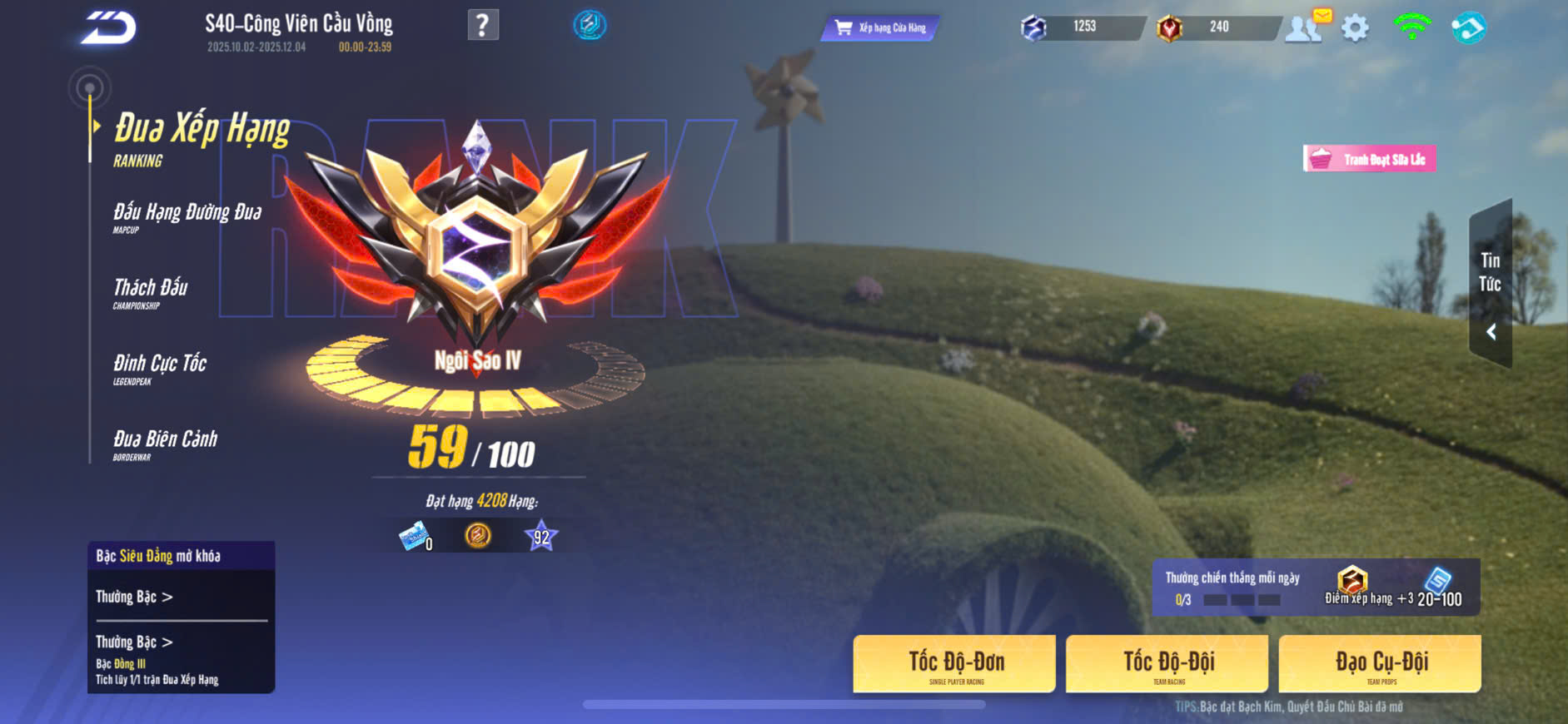1568x724 pixels.
Task: Open the question mark help button
Action: pos(483,25)
